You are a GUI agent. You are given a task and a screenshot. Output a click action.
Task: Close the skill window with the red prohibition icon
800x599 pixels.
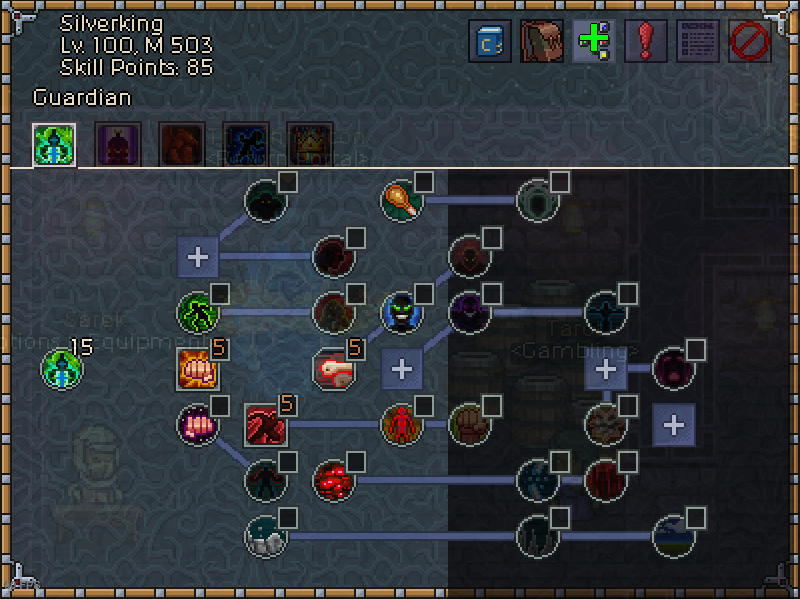[750, 42]
